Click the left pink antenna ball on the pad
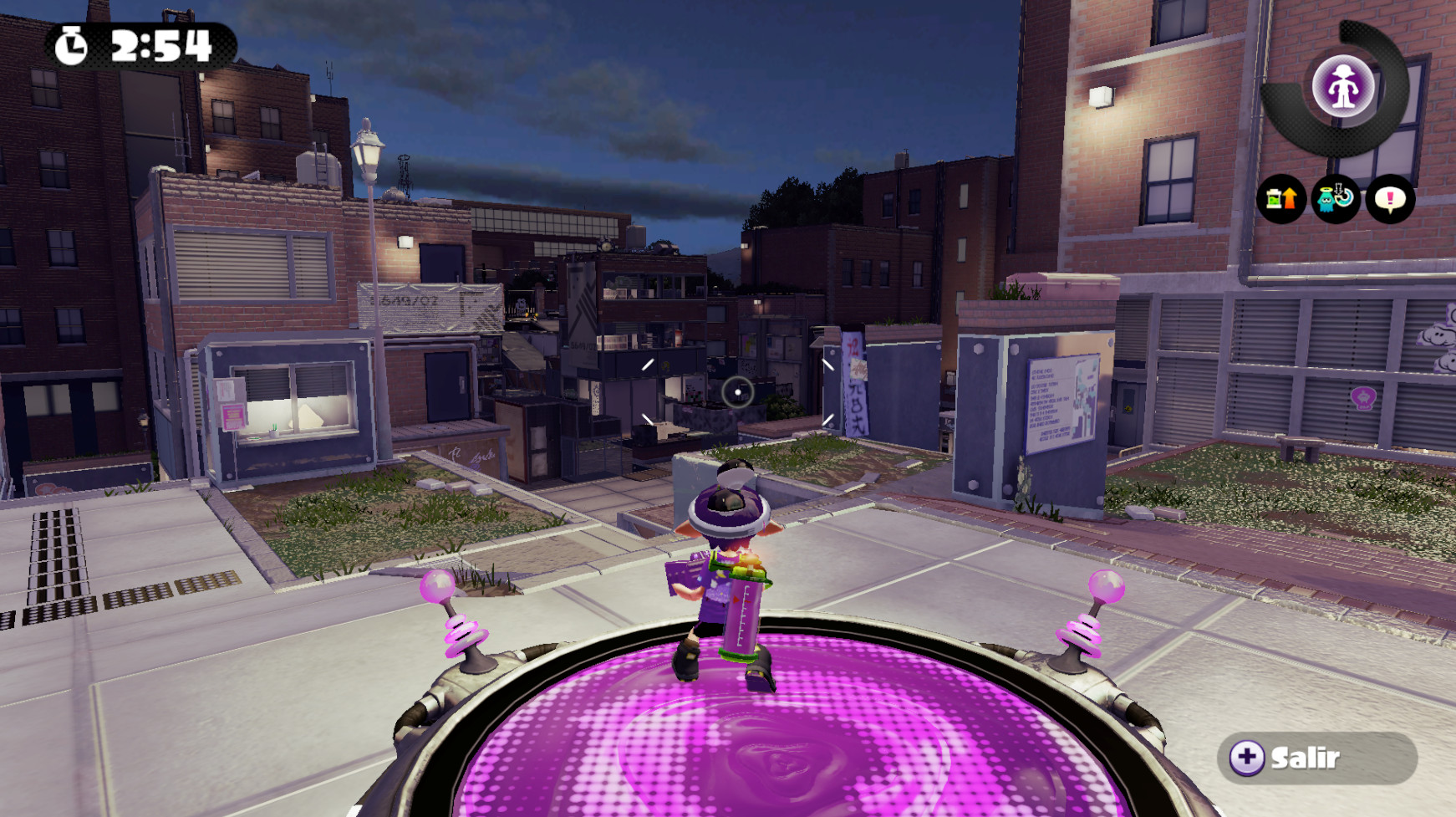This screenshot has height=817, width=1456. [x=438, y=585]
